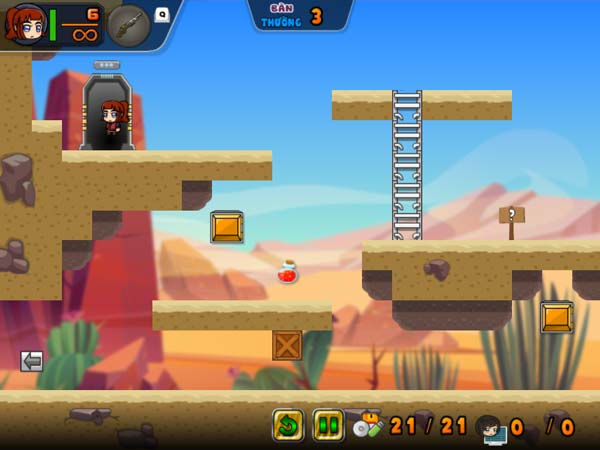
Task: Click the left arrow exit button
Action: tap(31, 361)
